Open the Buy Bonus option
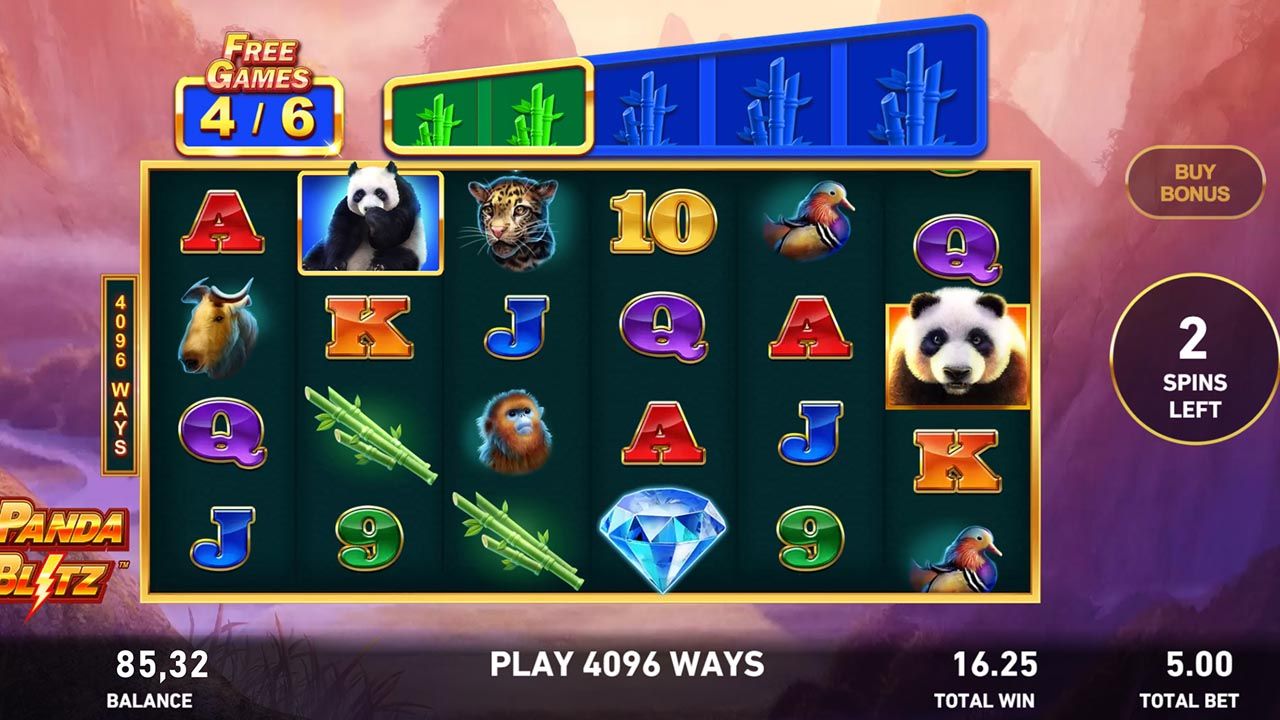The image size is (1280, 720). coord(1196,183)
